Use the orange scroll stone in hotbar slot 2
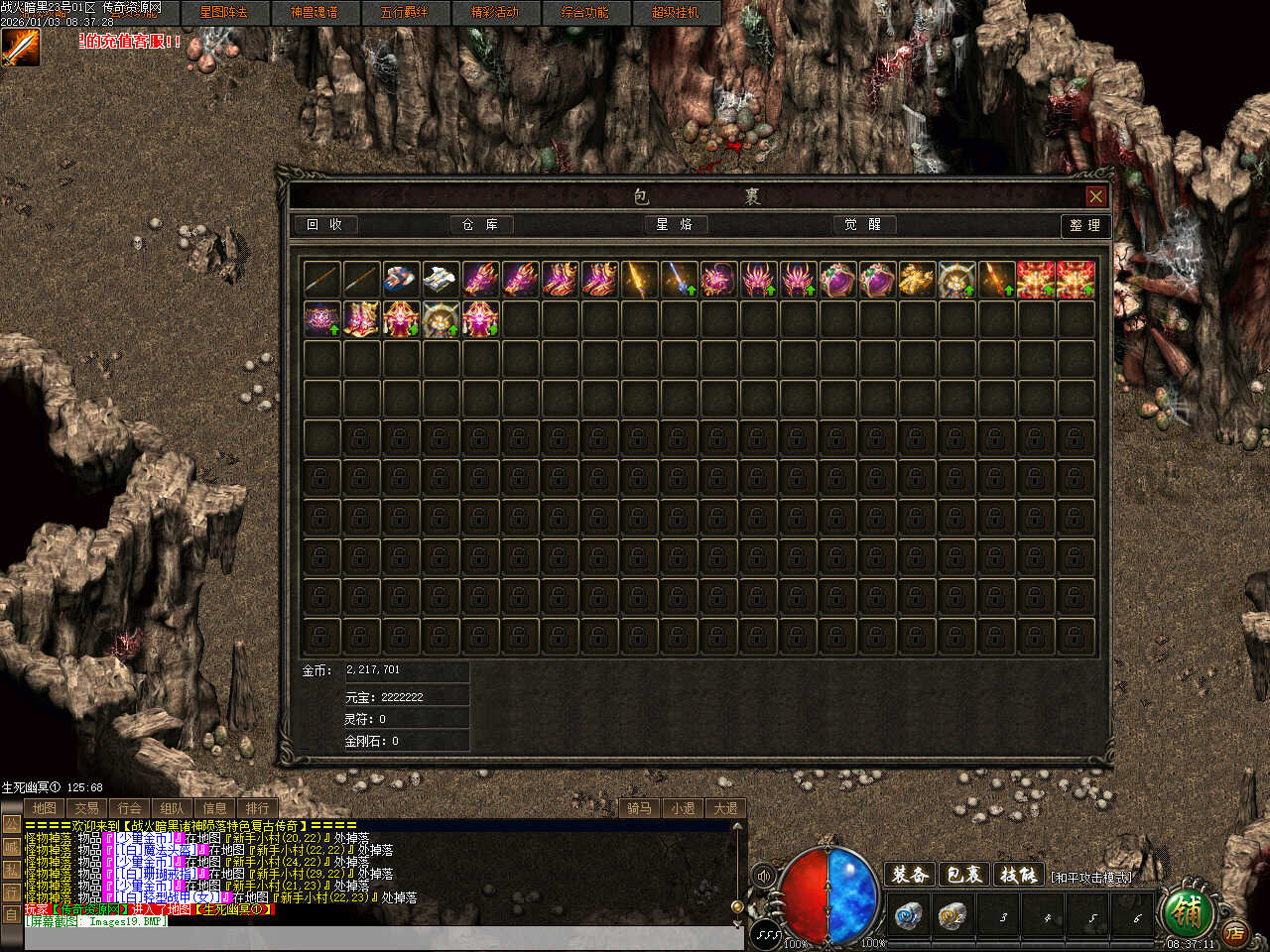This screenshot has width=1270, height=952. tap(952, 916)
